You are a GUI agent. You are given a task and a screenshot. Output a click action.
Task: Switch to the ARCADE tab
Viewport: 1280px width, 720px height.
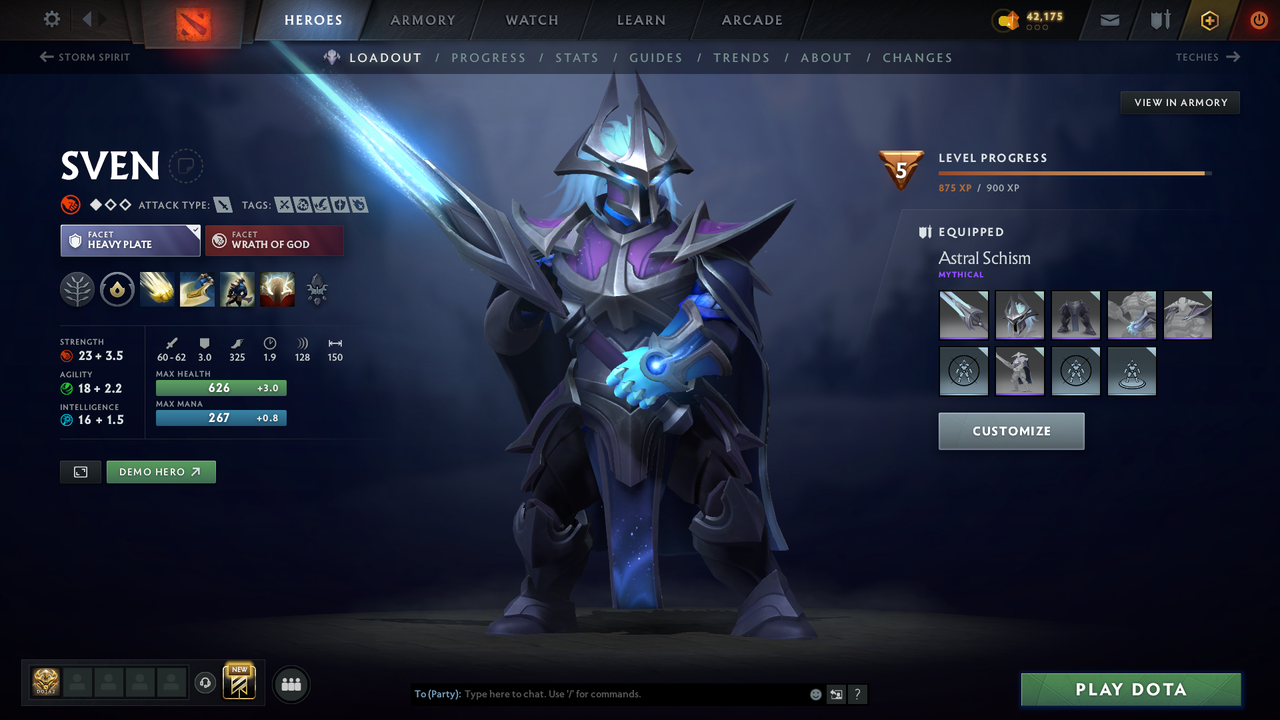point(751,20)
